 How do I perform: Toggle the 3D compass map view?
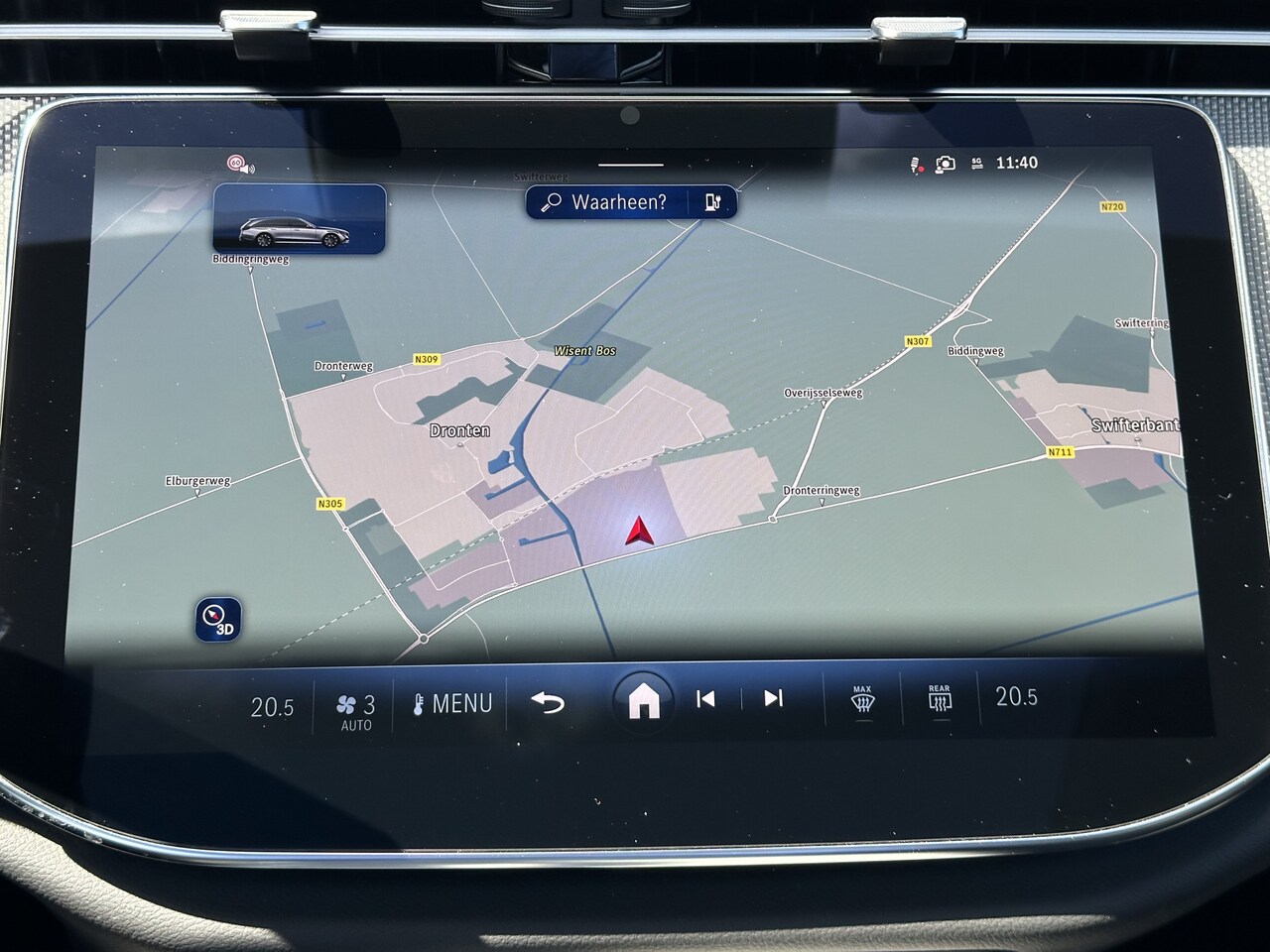pyautogui.click(x=217, y=619)
